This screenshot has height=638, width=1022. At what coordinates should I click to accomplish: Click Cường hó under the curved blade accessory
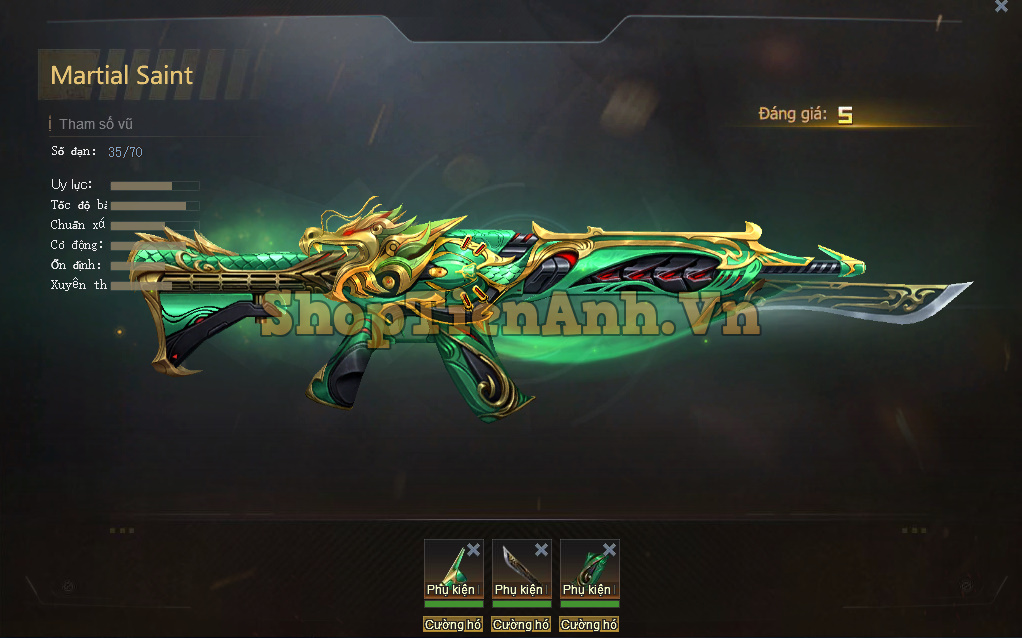[521, 624]
